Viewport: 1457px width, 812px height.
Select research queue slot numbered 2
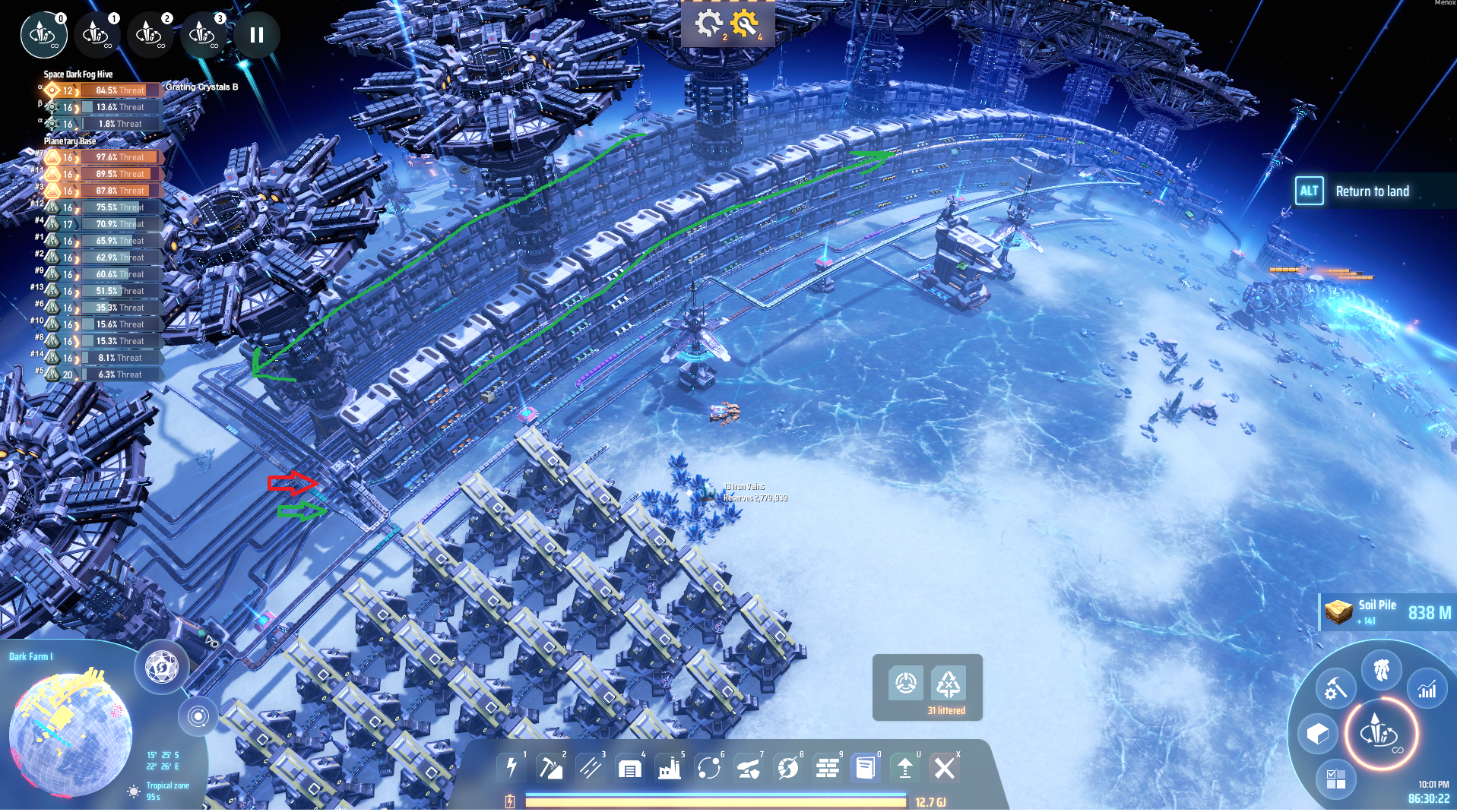coord(149,34)
